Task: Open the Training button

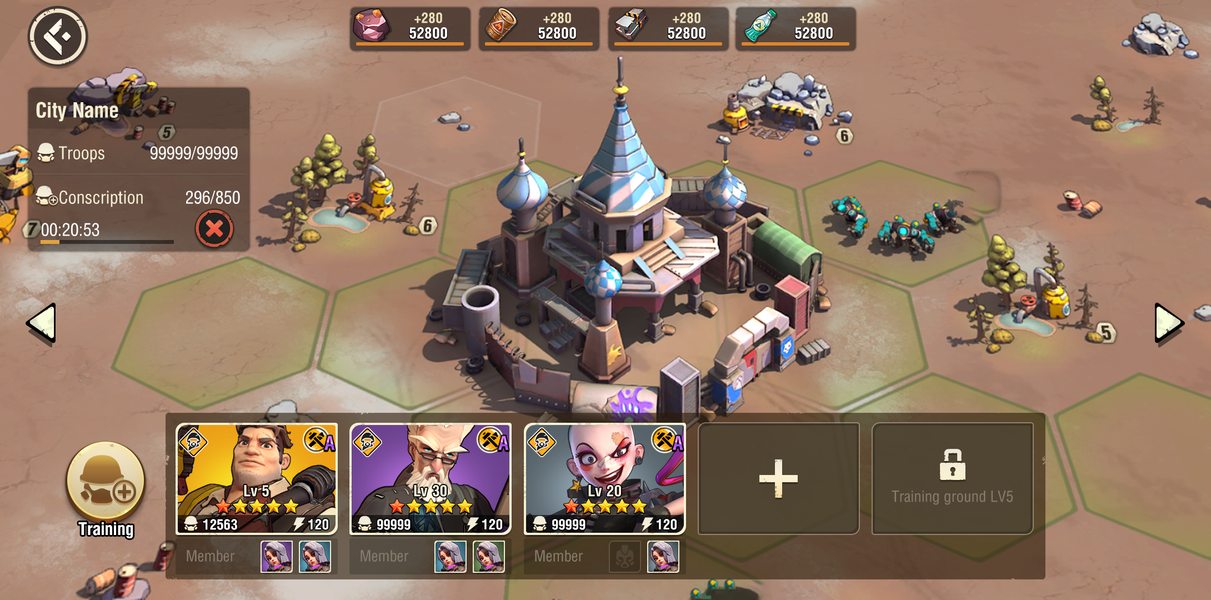Action: 106,483
